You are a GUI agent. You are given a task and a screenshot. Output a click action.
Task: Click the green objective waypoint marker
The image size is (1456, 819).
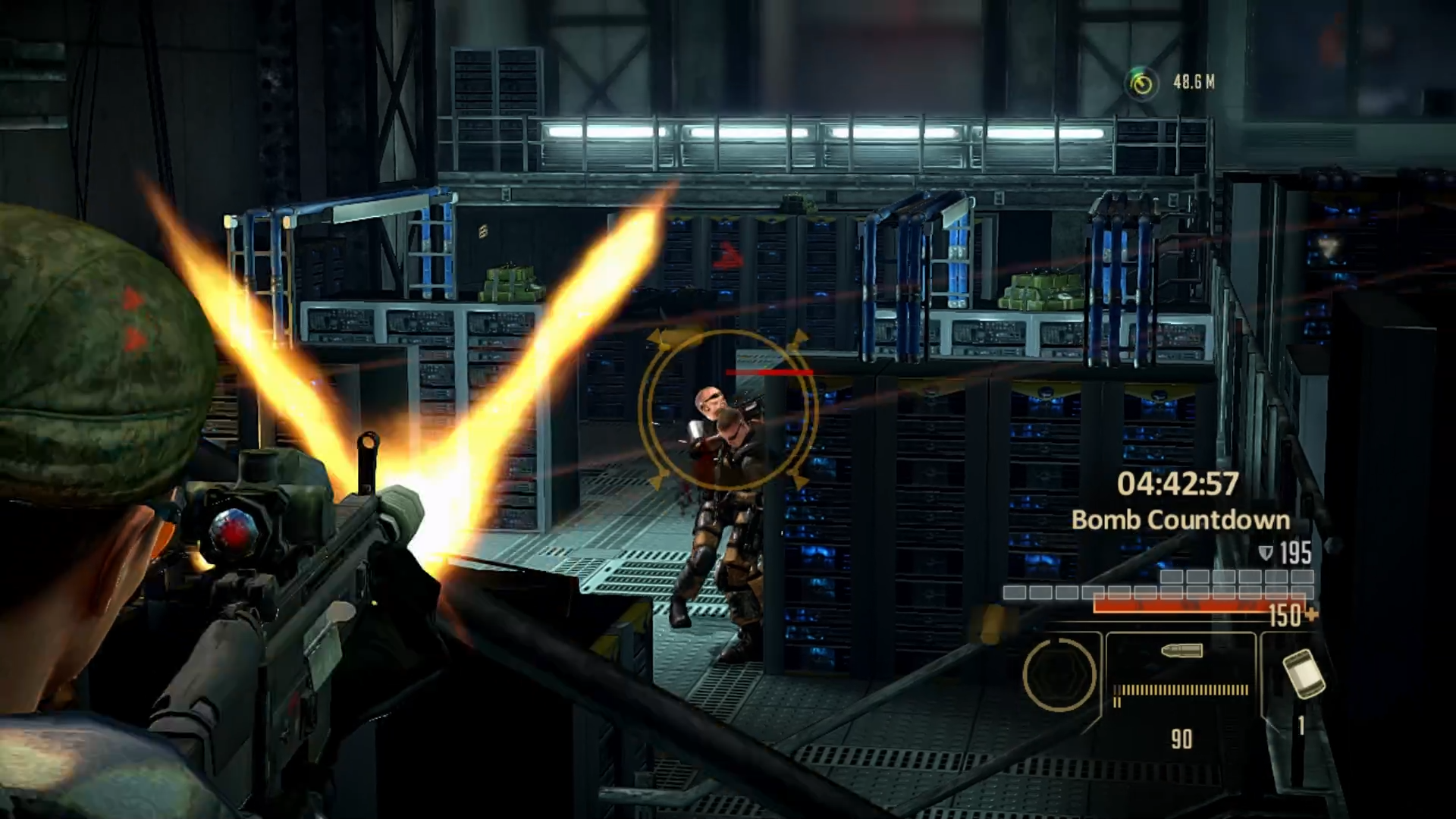pyautogui.click(x=1141, y=83)
